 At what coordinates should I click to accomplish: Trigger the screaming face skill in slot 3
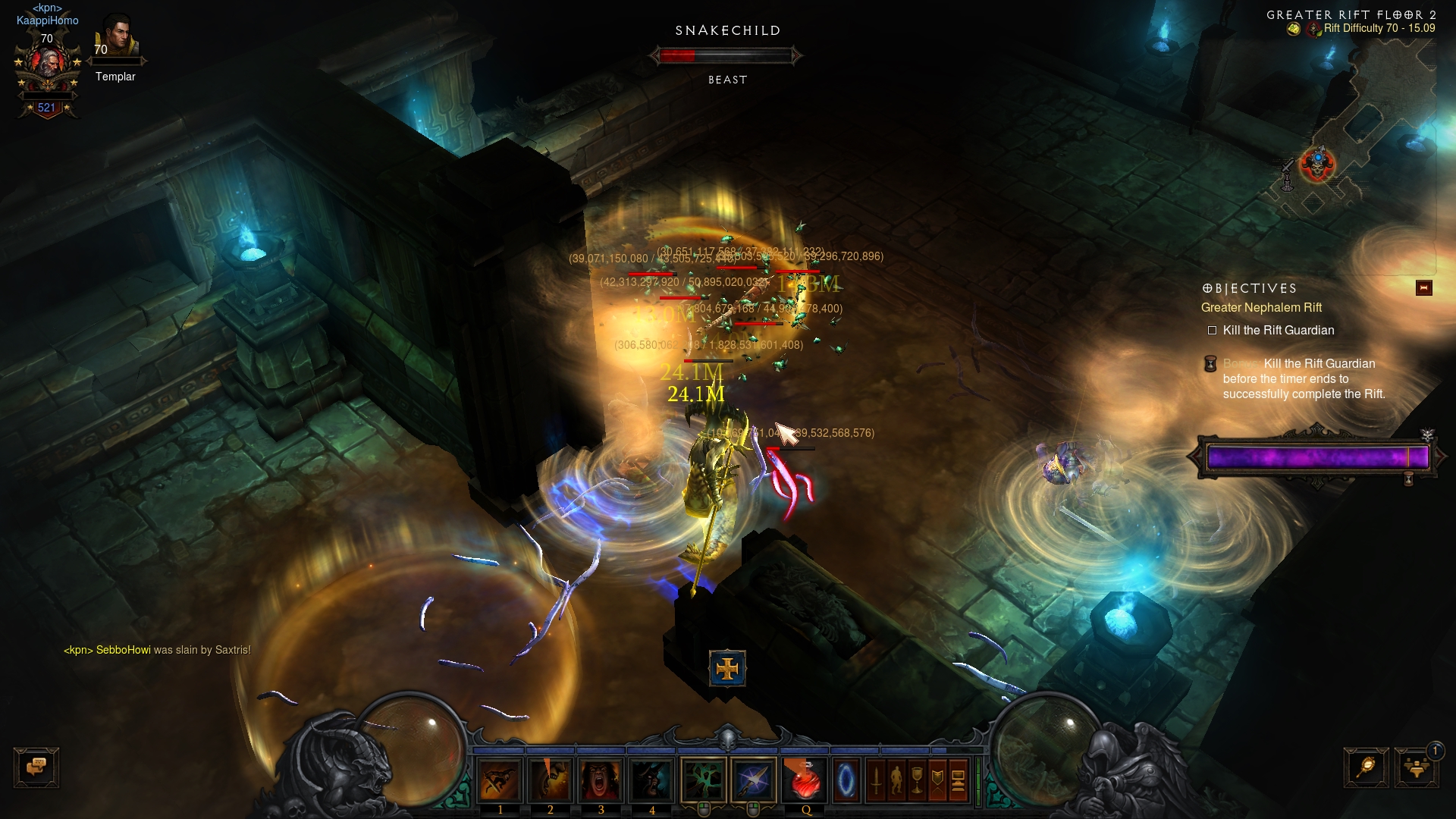[601, 780]
